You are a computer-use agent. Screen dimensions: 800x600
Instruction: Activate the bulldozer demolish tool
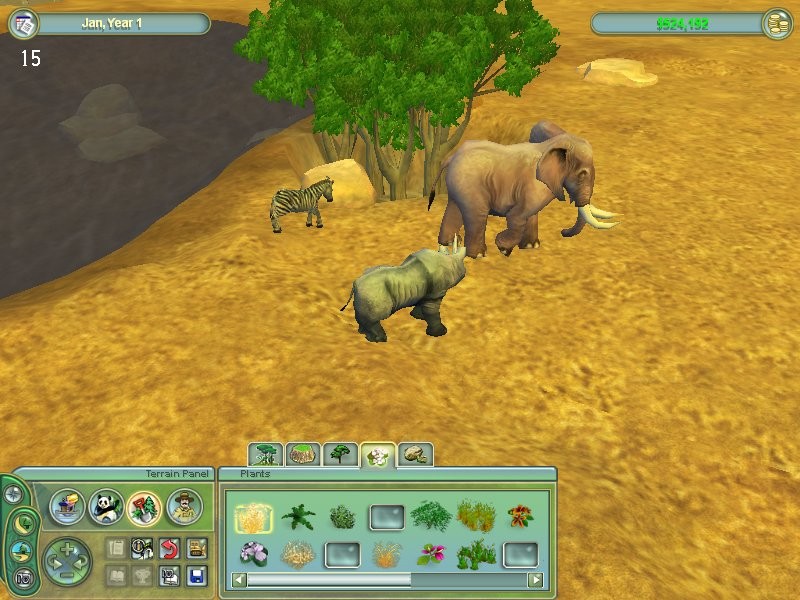[196, 547]
